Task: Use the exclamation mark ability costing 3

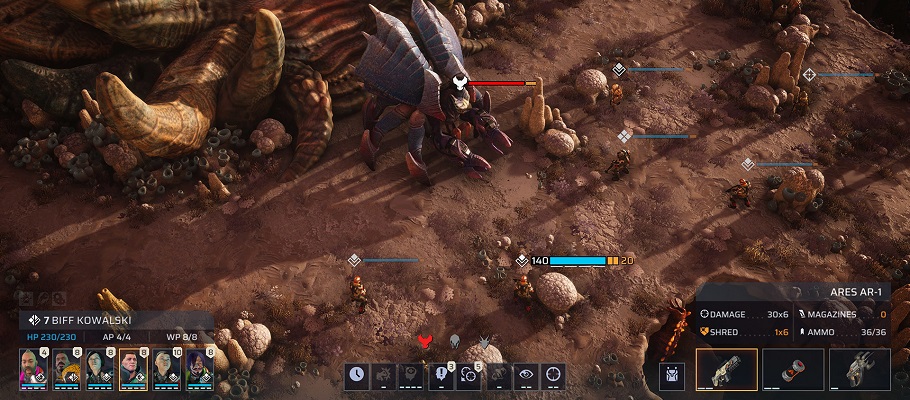Action: (441, 376)
